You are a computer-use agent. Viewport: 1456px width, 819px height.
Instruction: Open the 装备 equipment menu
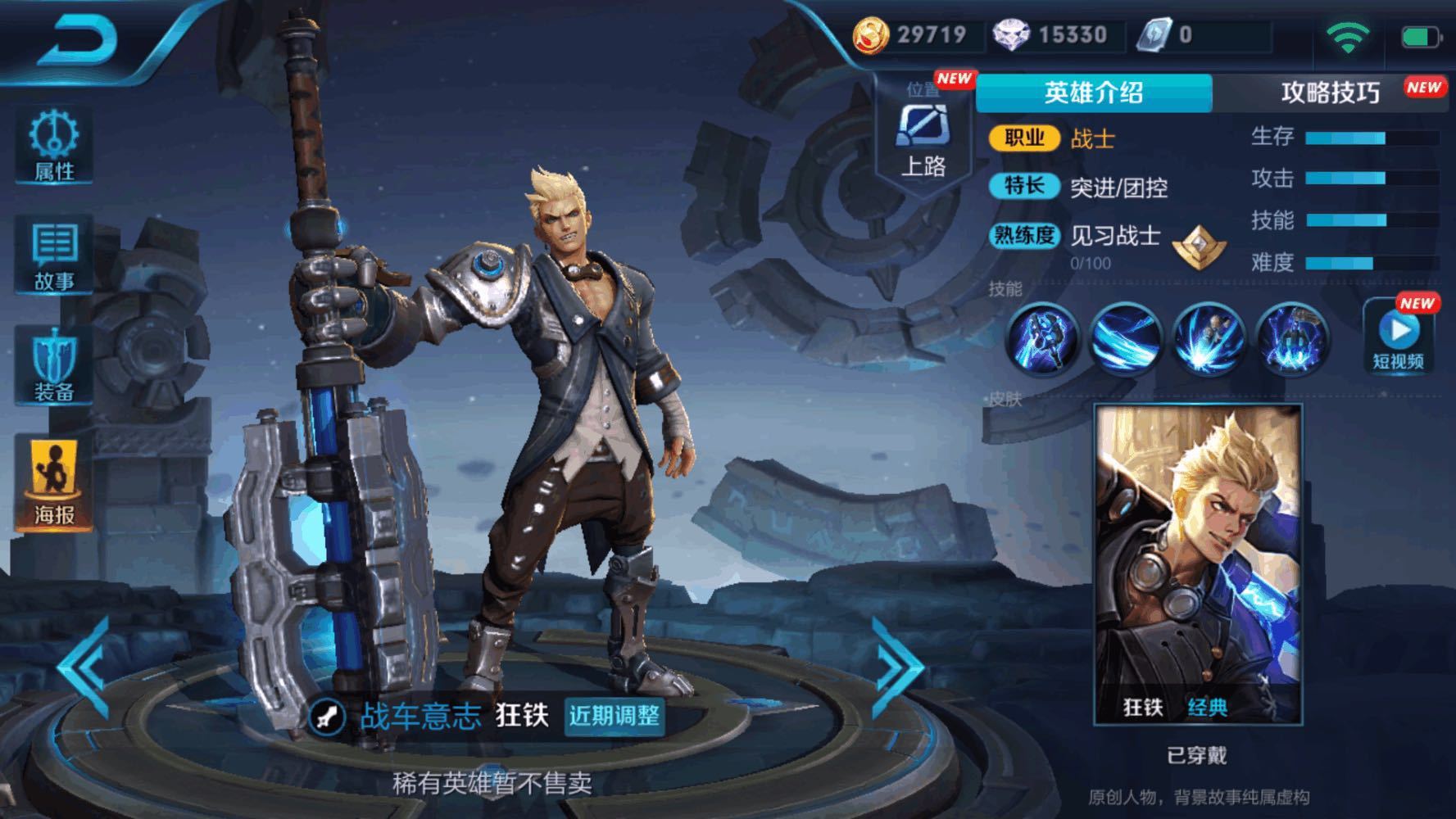(54, 366)
